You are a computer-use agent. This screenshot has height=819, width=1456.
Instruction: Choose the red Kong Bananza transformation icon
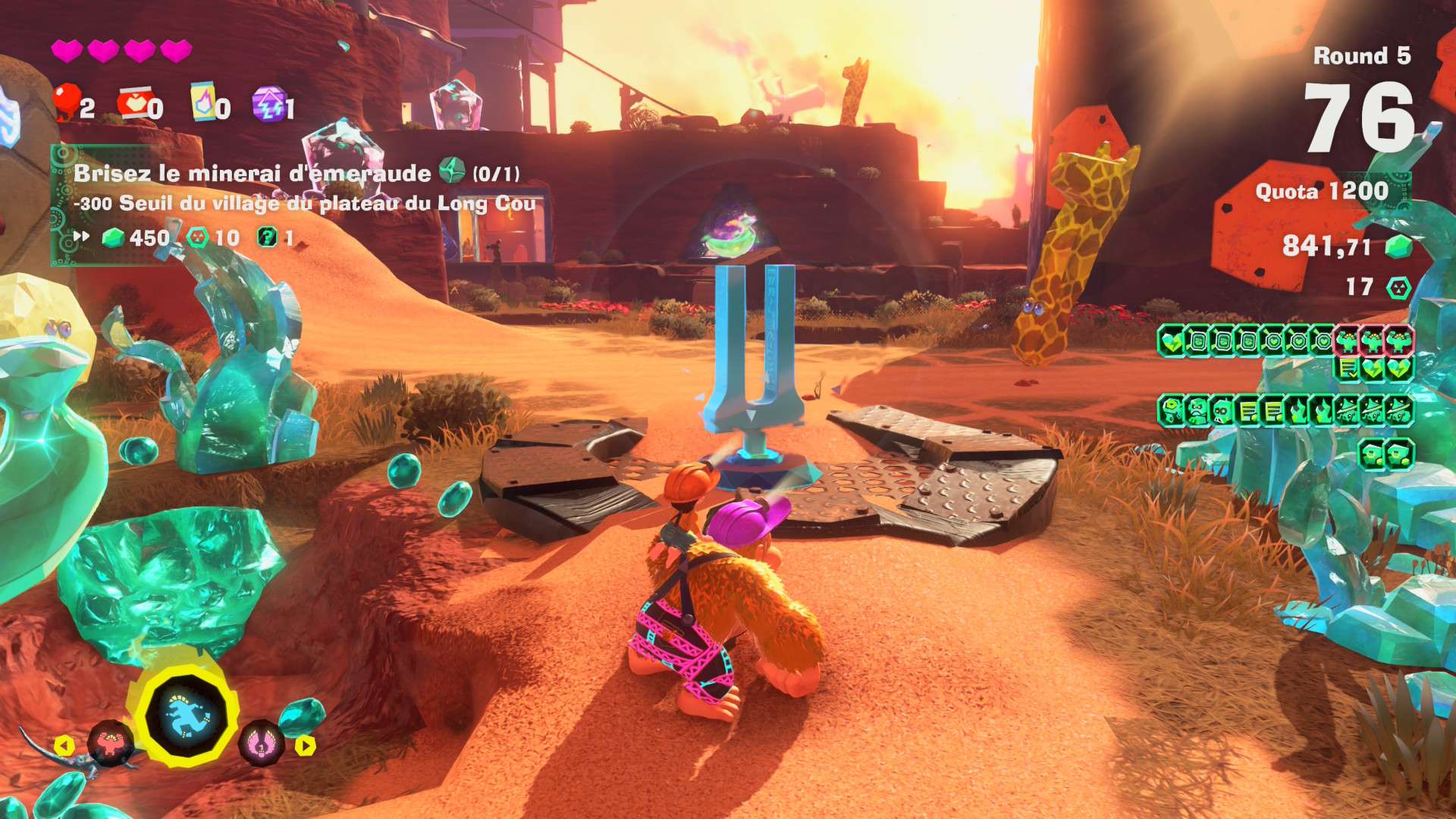[111, 742]
